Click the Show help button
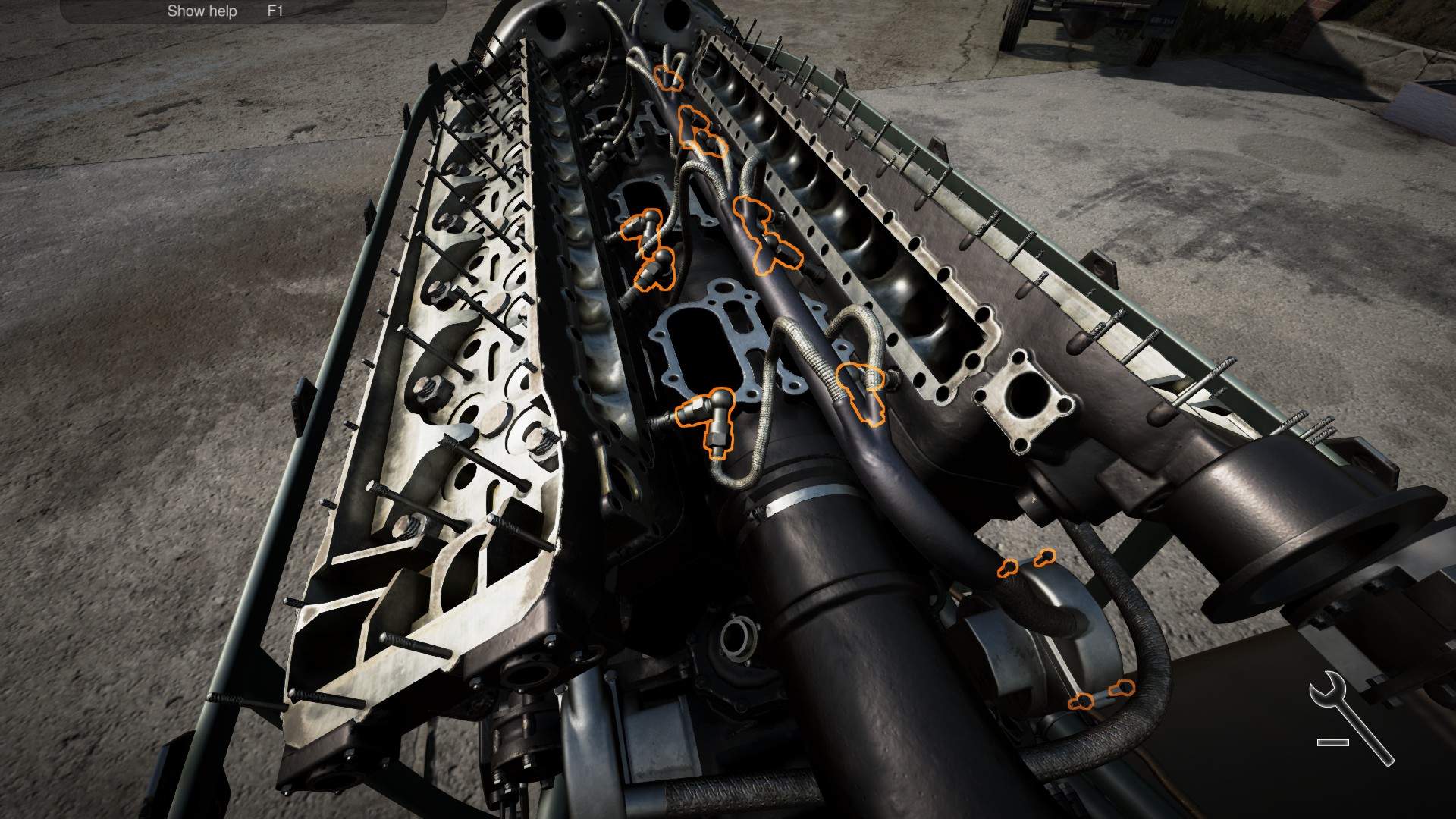The width and height of the screenshot is (1456, 819). point(202,11)
